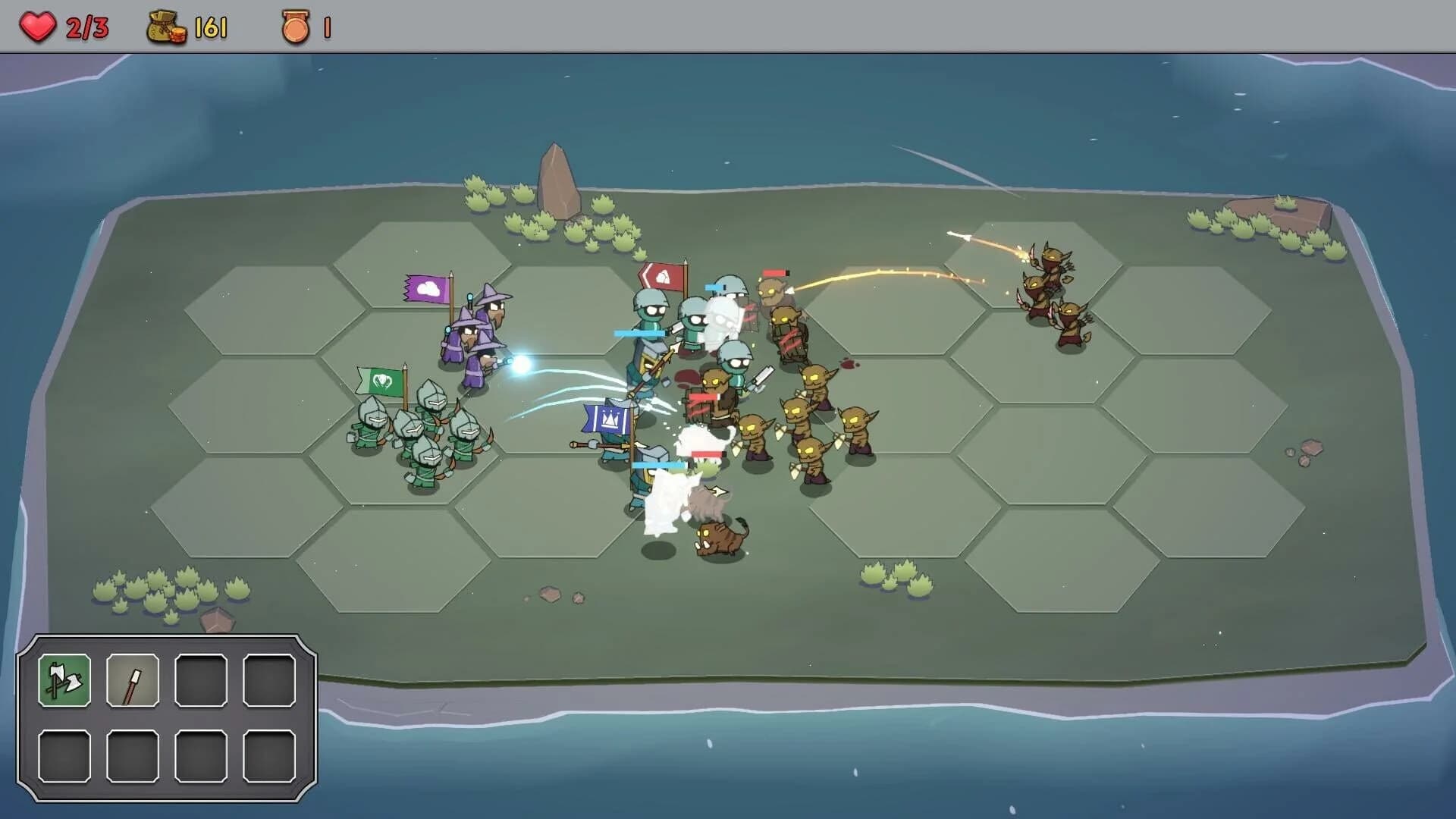Deselect the highlighted green inventory slot

pos(64,681)
